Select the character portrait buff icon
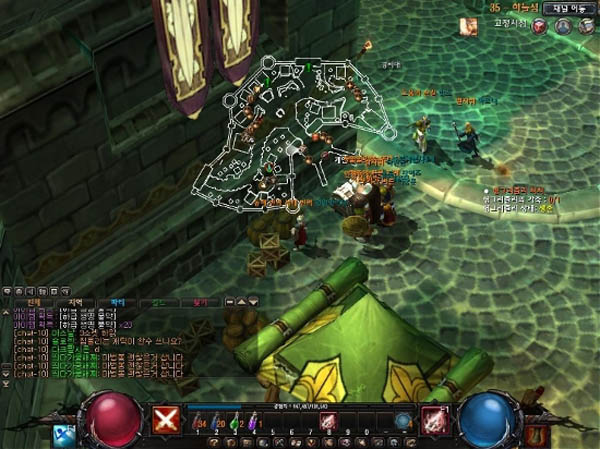Image resolution: width=600 pixels, height=449 pixels. click(467, 27)
